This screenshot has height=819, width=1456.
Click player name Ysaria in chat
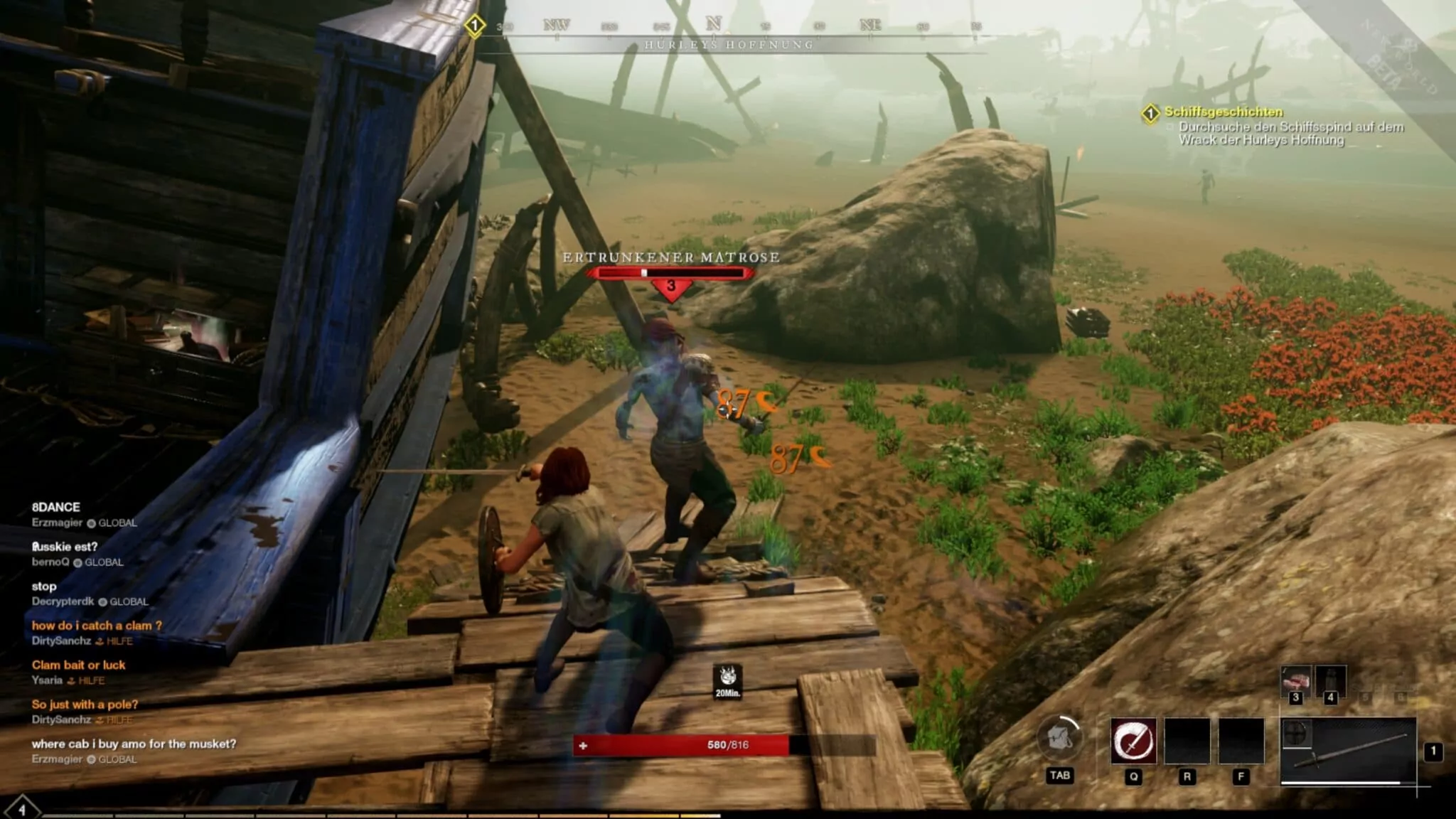click(47, 680)
